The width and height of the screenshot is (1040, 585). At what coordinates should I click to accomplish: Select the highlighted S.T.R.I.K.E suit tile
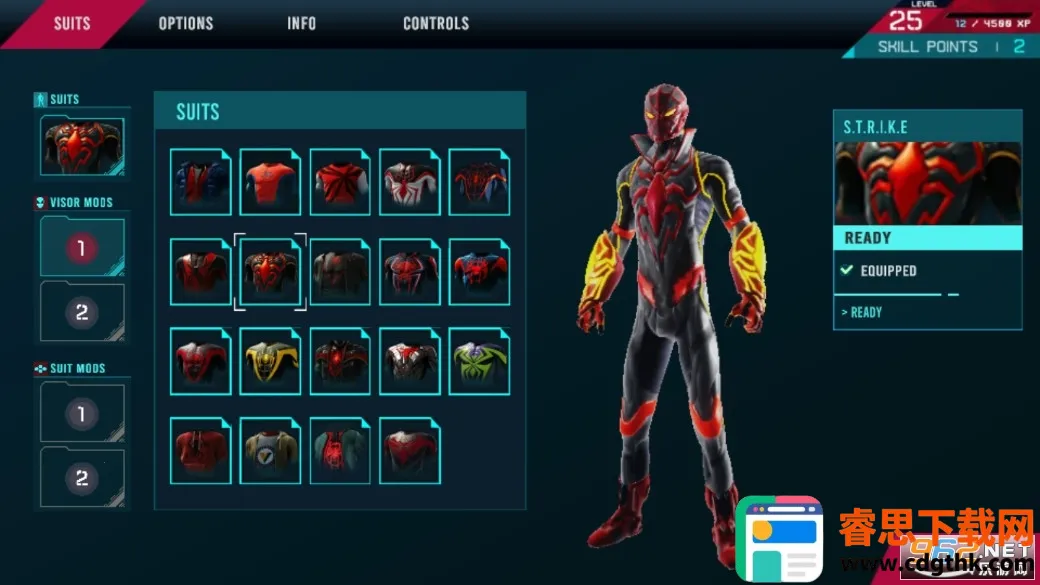[x=270, y=272]
